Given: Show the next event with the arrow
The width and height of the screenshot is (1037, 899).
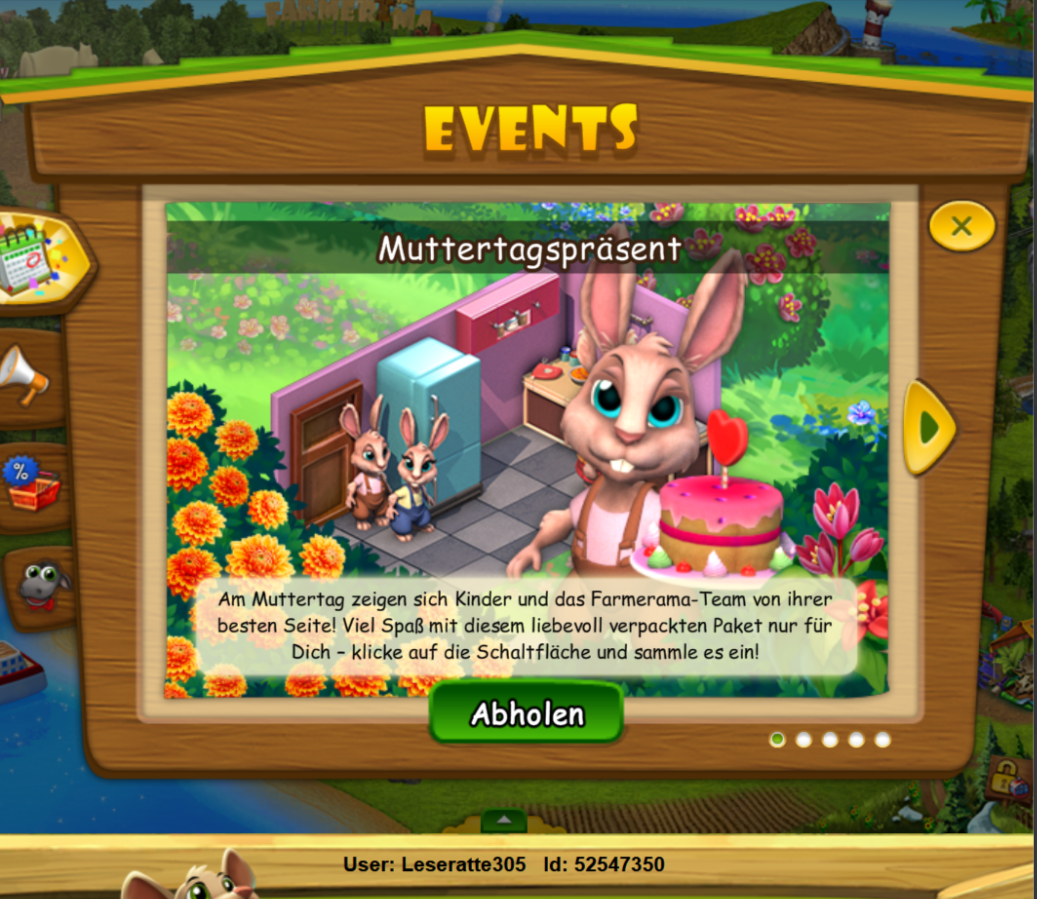Looking at the screenshot, I should pyautogui.click(x=929, y=427).
